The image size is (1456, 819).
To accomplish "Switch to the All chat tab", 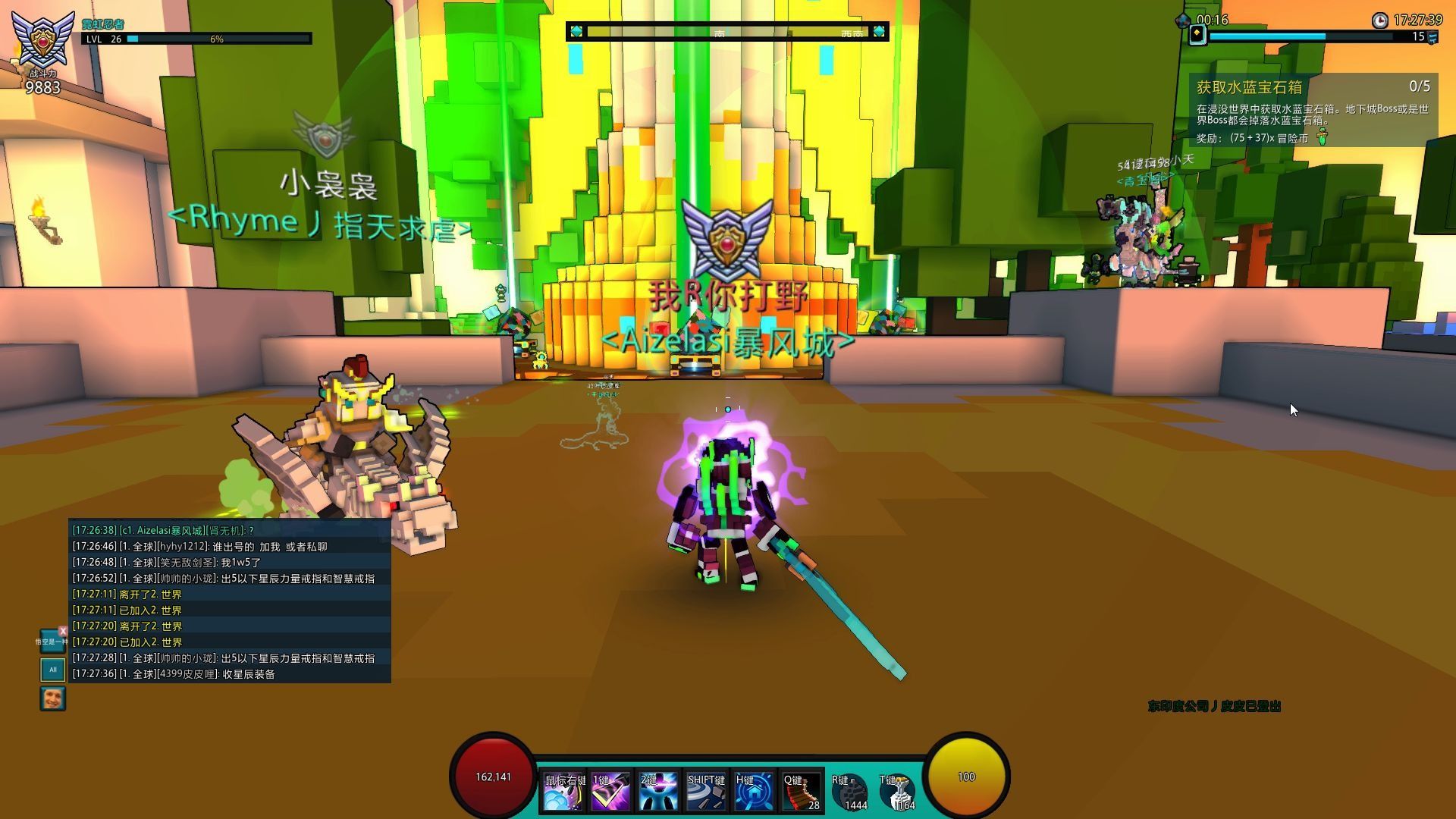I will point(52,670).
